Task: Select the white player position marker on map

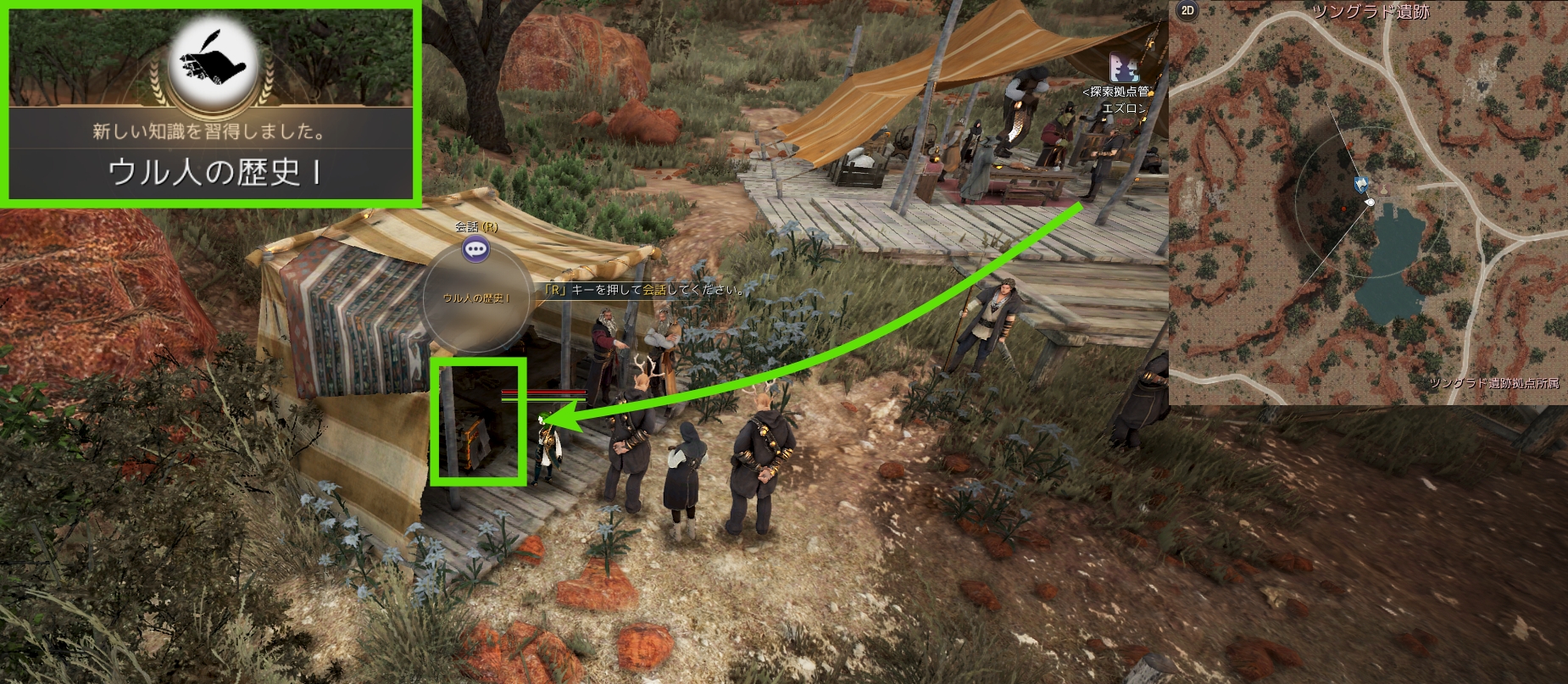Action: click(x=1369, y=203)
